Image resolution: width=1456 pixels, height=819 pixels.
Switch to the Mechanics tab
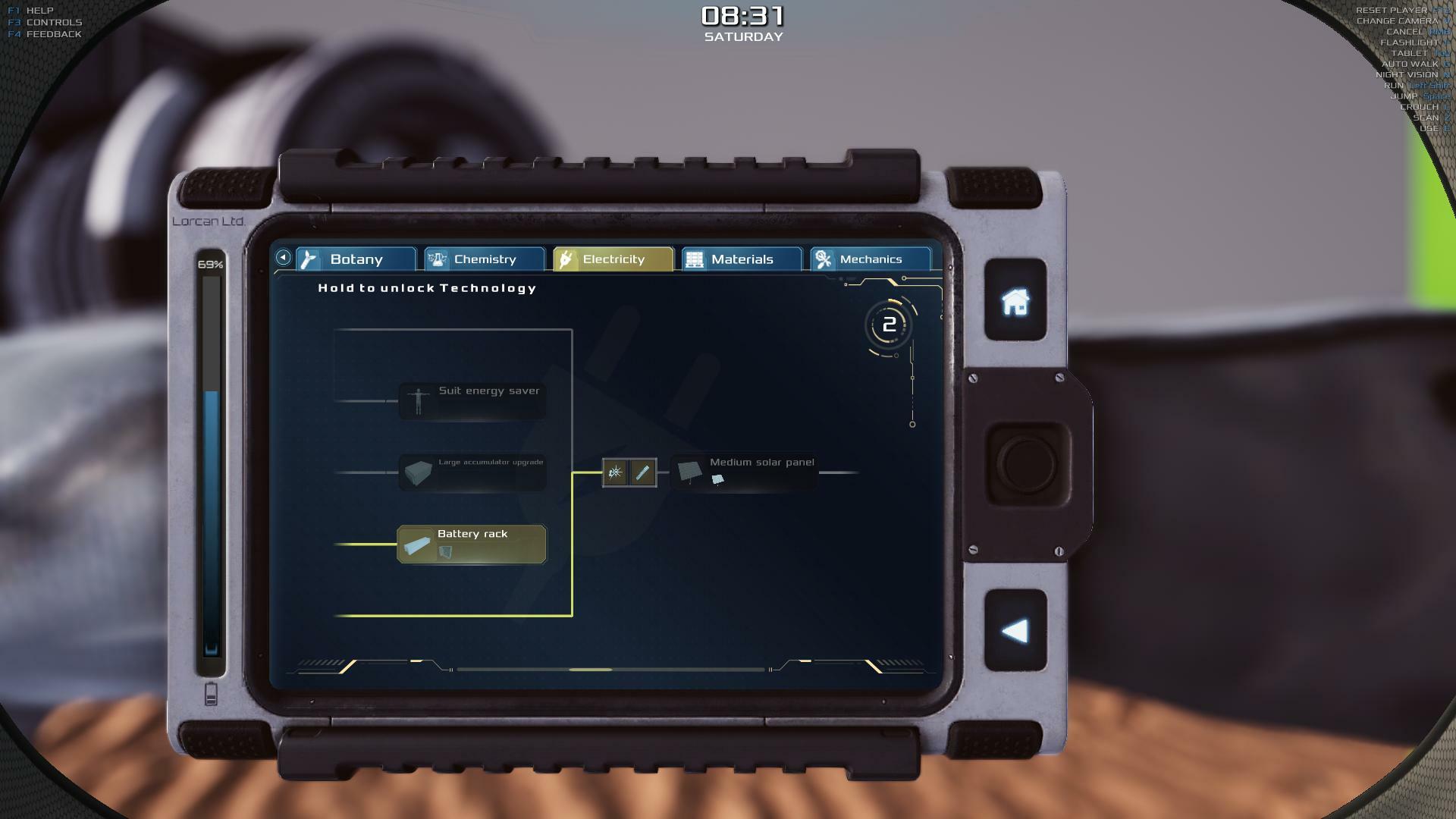pos(870,259)
